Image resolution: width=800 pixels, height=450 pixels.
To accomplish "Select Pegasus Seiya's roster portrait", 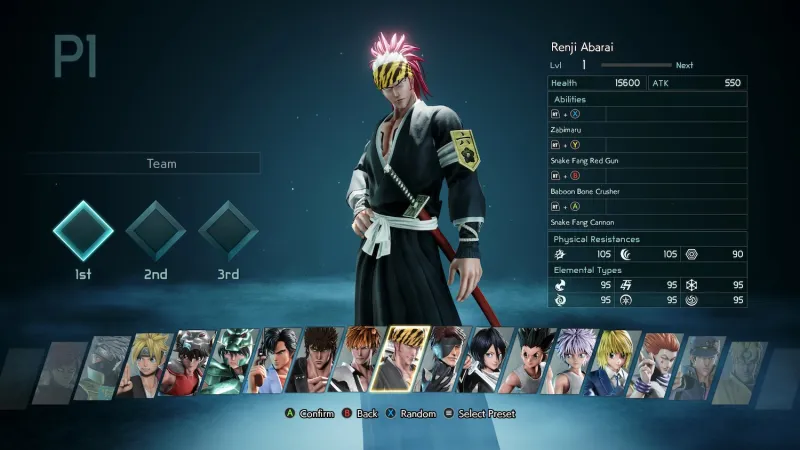I will click(x=190, y=361).
